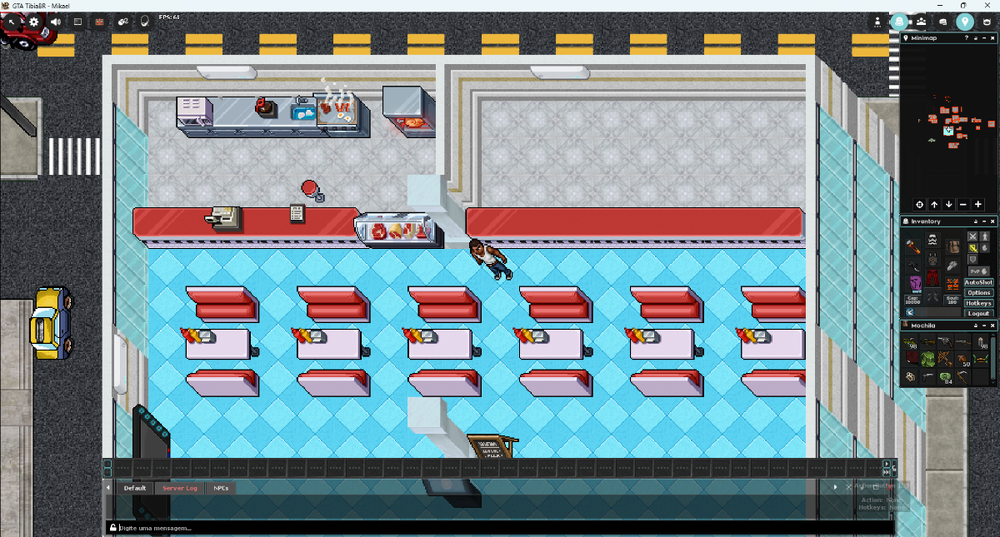Switch to the Default chat tab
The image size is (1000, 537).
pos(134,488)
